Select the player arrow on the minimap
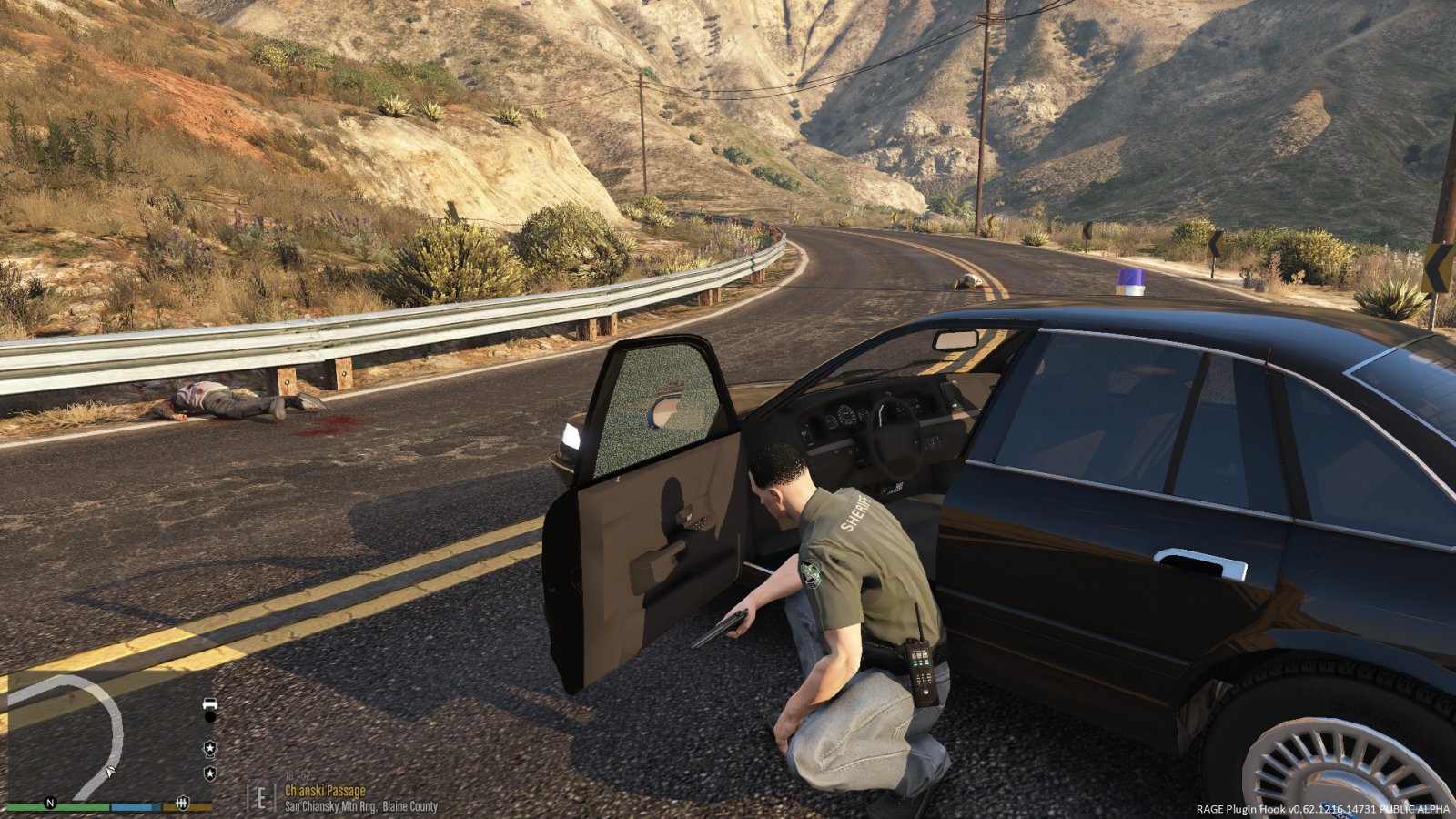Screen dimensions: 1456x819 coord(110,772)
